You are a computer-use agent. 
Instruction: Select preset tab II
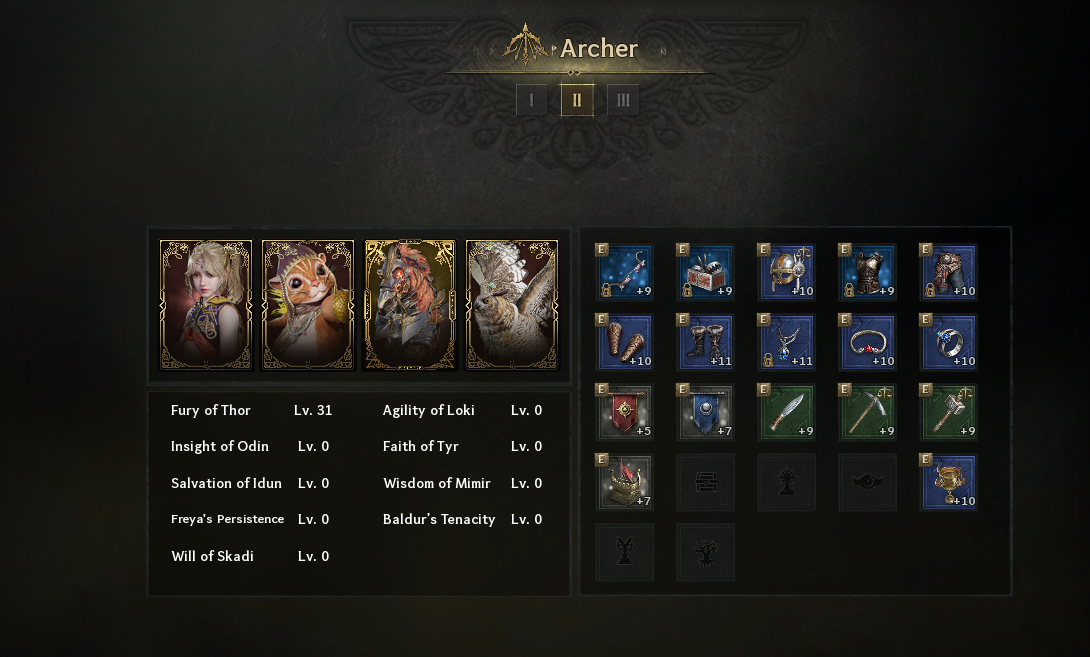click(577, 100)
